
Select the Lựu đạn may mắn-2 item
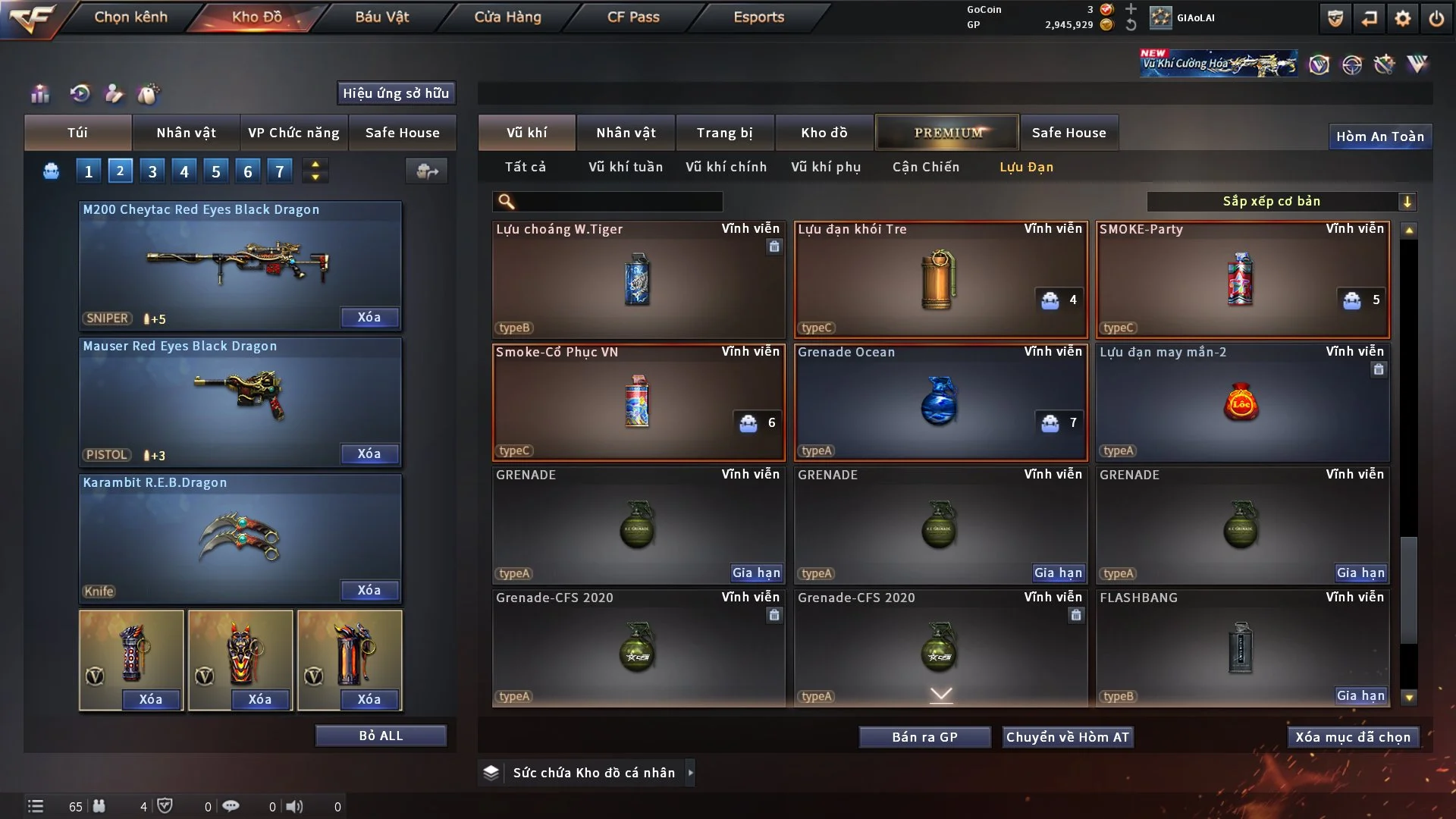(1242, 402)
